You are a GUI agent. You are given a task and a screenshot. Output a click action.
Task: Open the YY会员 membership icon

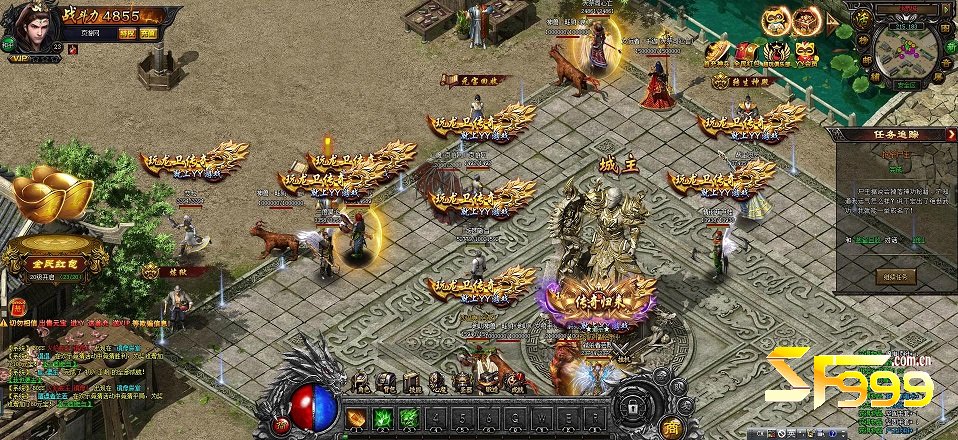804,52
